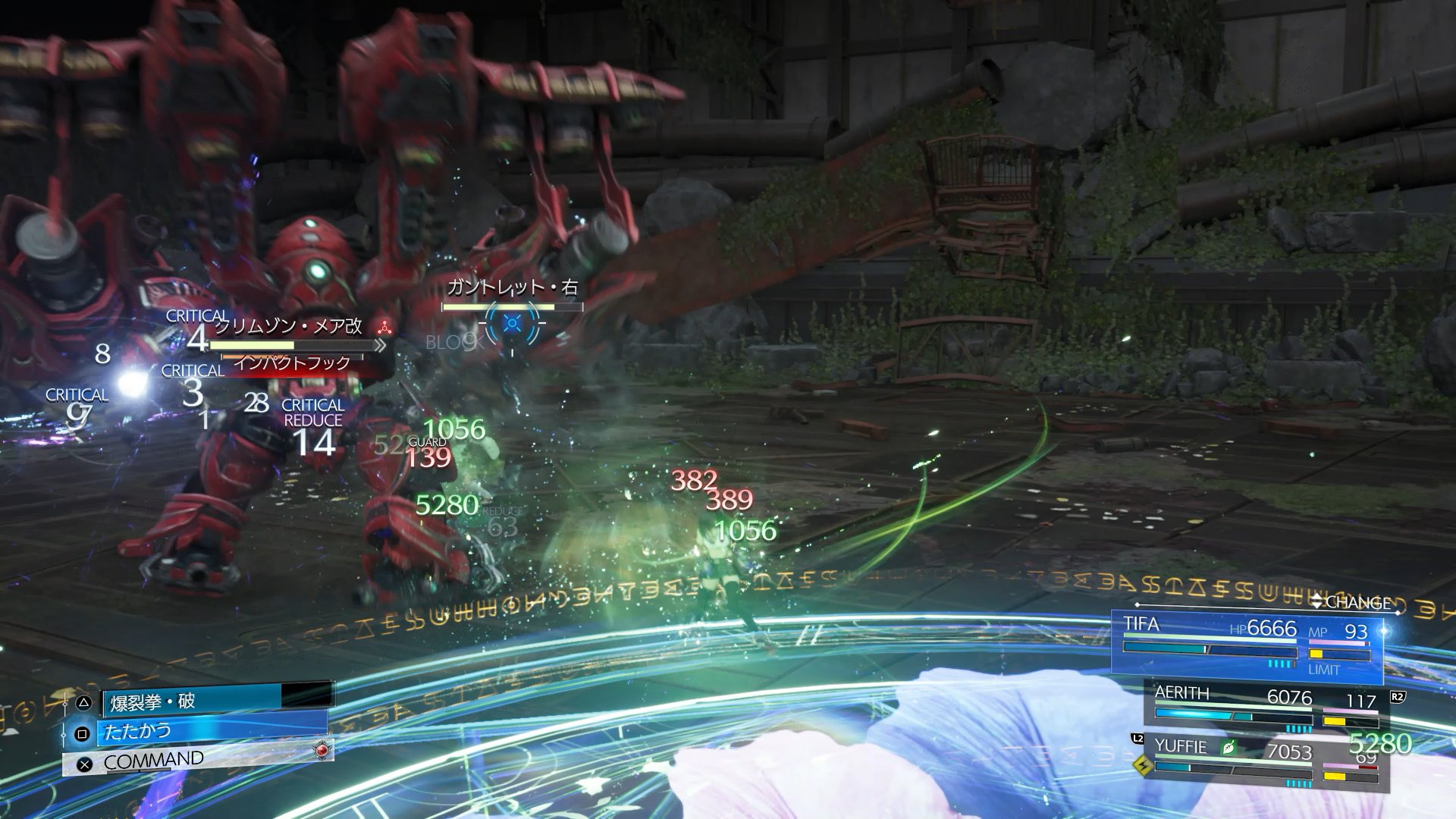Open the COMMAND menu

pyautogui.click(x=197, y=760)
